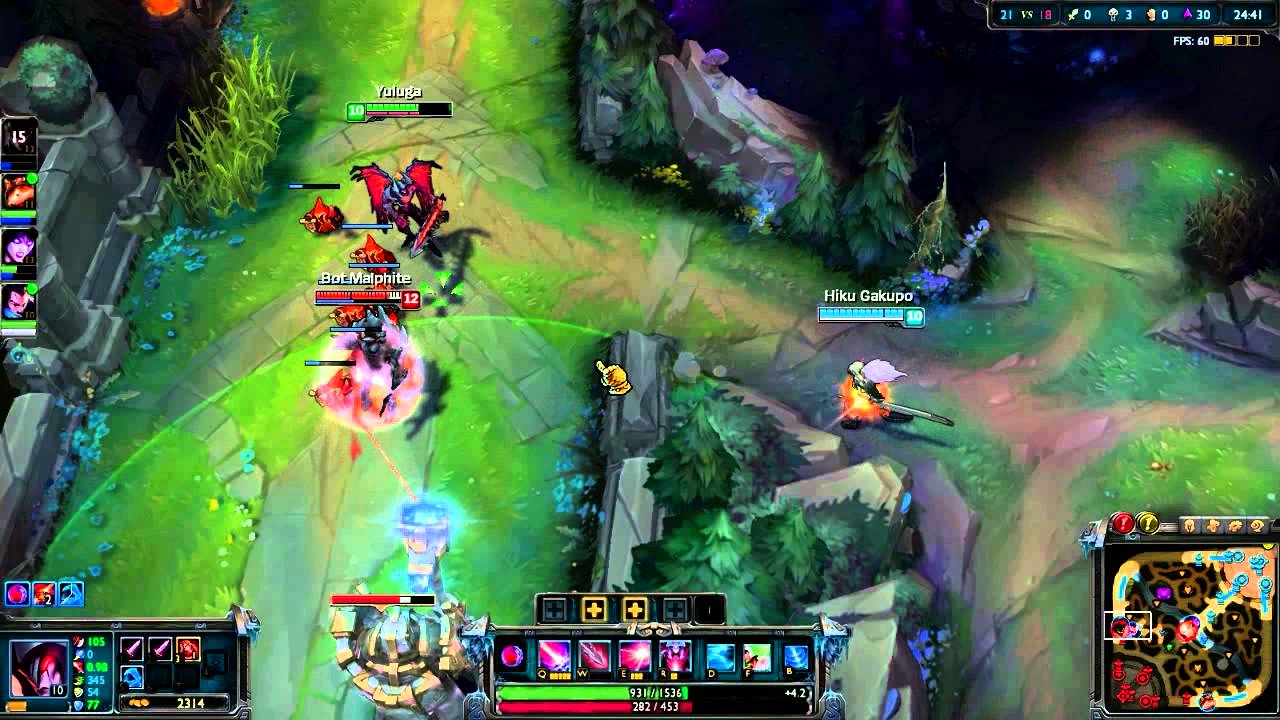Click the player champion portrait
The image size is (1280, 720).
[x=36, y=663]
